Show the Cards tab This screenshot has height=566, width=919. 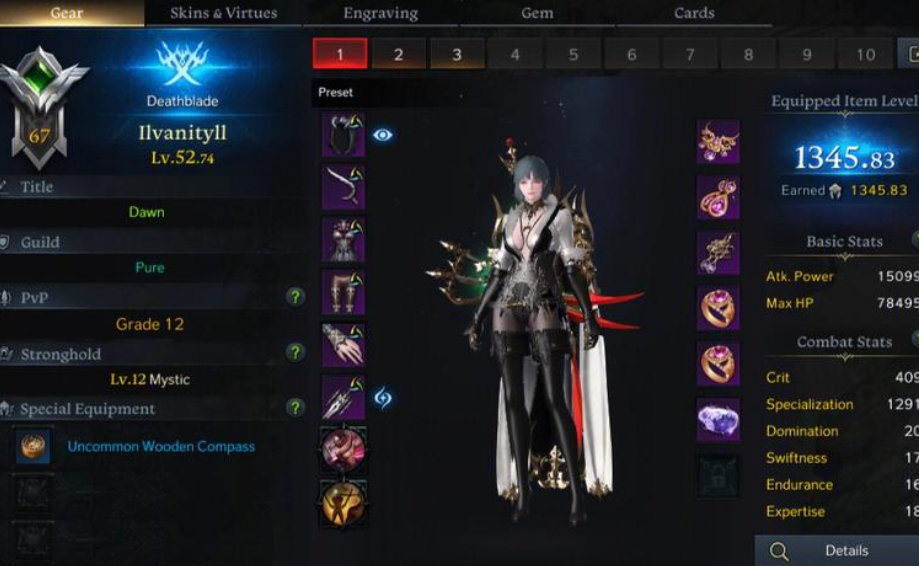pyautogui.click(x=694, y=13)
